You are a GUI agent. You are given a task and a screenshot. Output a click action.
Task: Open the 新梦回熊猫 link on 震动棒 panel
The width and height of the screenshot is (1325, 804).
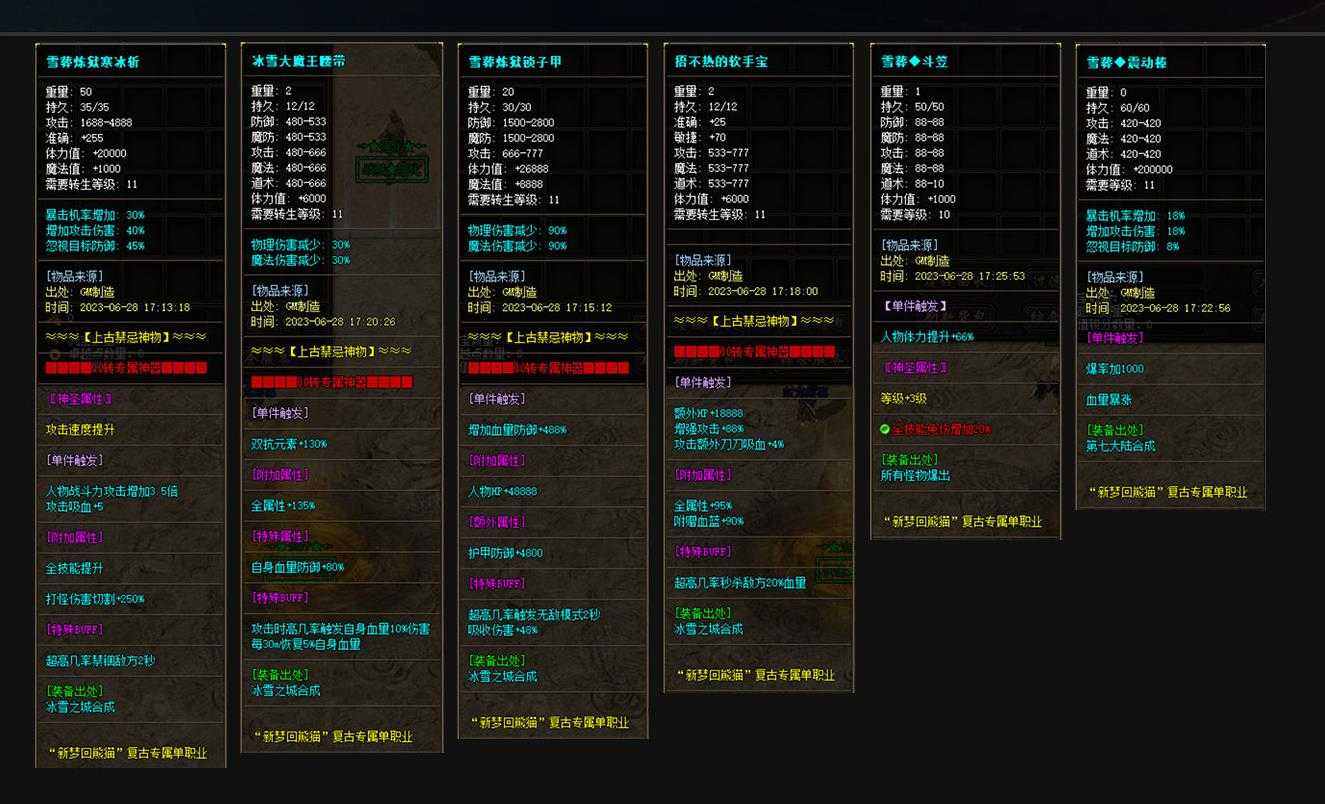click(x=1168, y=491)
